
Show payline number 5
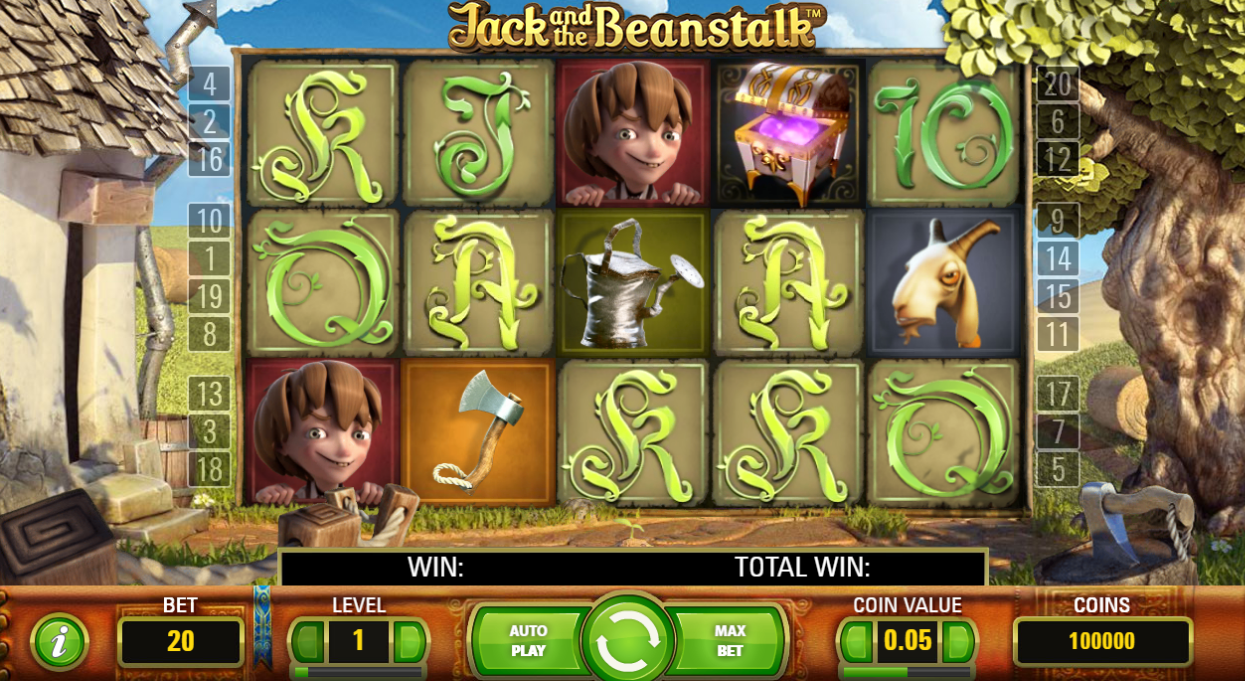(x=1057, y=469)
